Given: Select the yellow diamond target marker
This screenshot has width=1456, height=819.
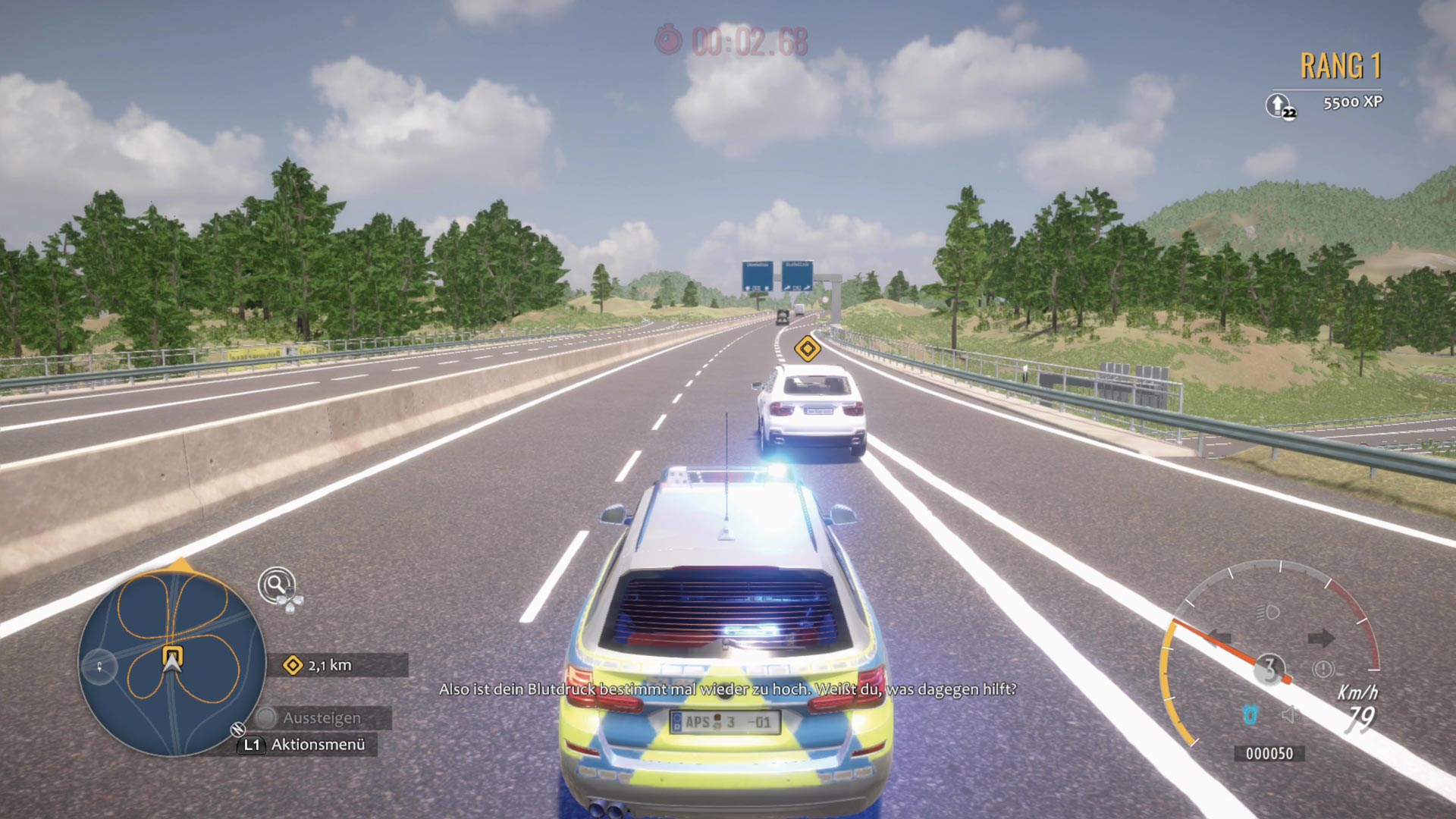Looking at the screenshot, I should coord(807,349).
